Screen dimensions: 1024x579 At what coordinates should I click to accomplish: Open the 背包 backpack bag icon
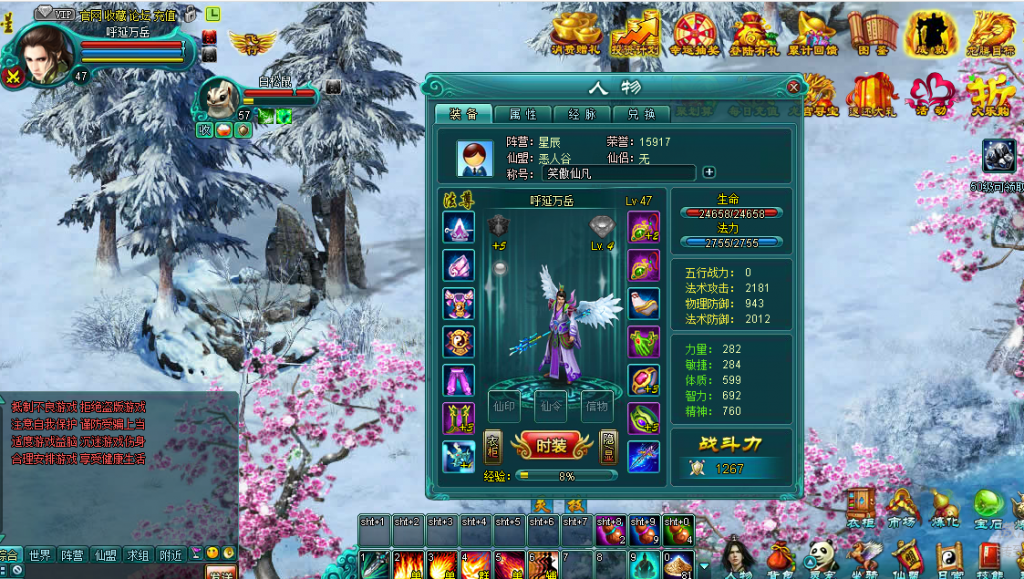tap(780, 559)
